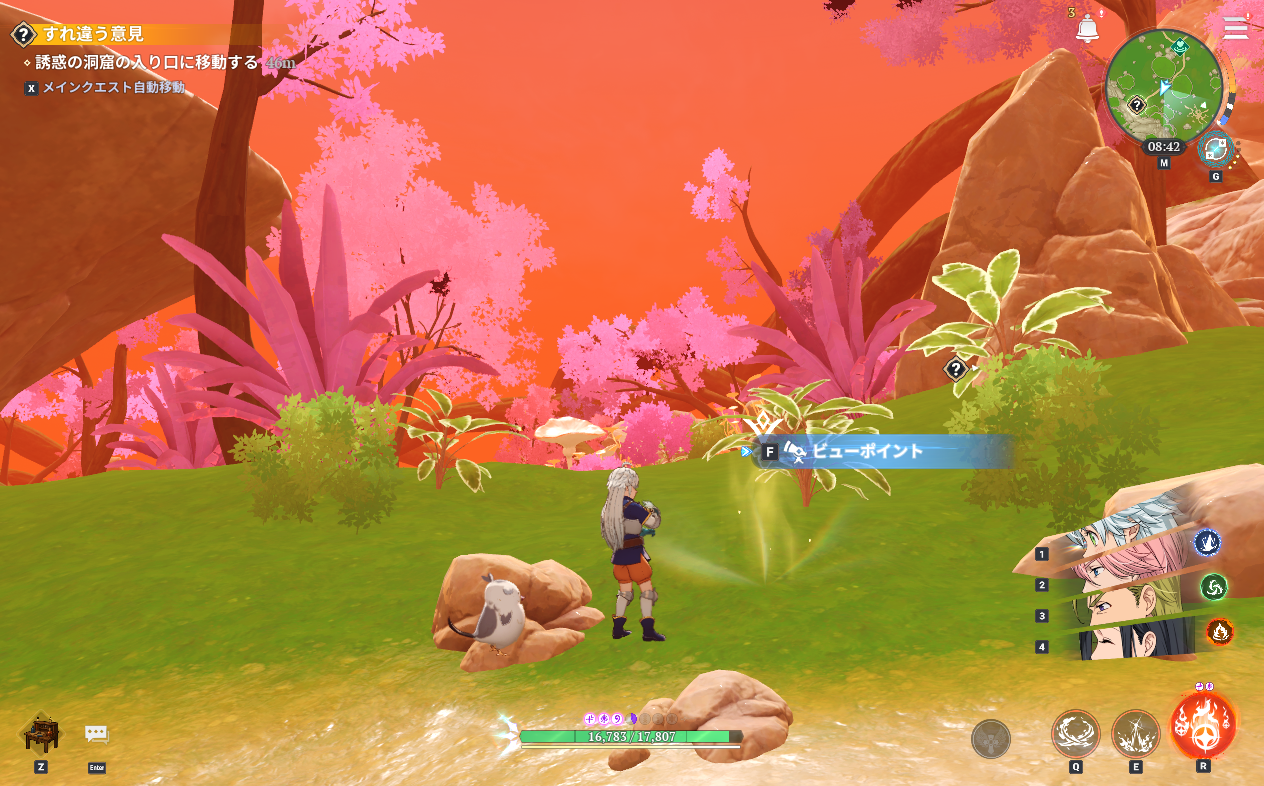Open the crafting workbench icon
This screenshot has height=786, width=1264.
click(41, 734)
